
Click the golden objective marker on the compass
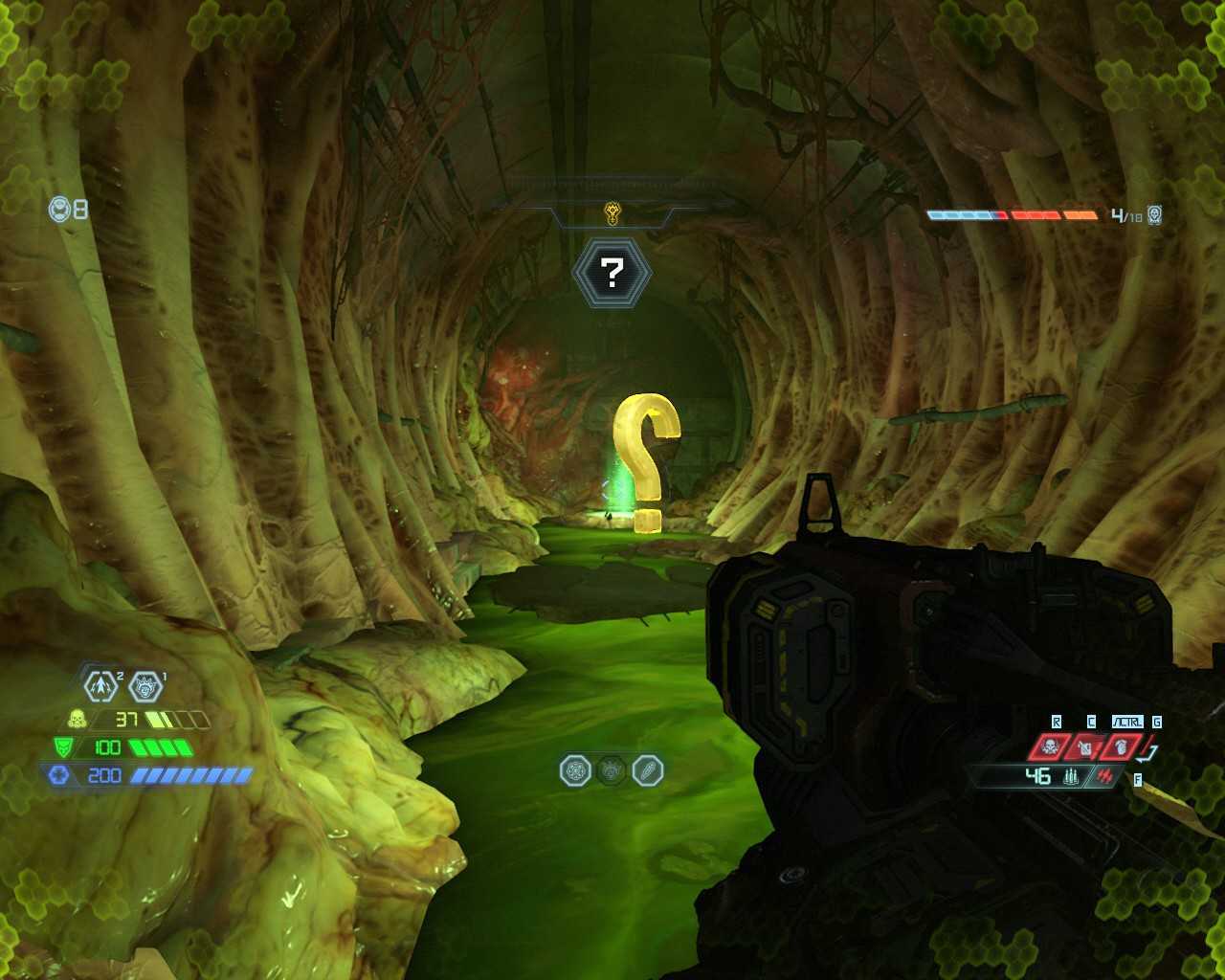click(x=612, y=212)
